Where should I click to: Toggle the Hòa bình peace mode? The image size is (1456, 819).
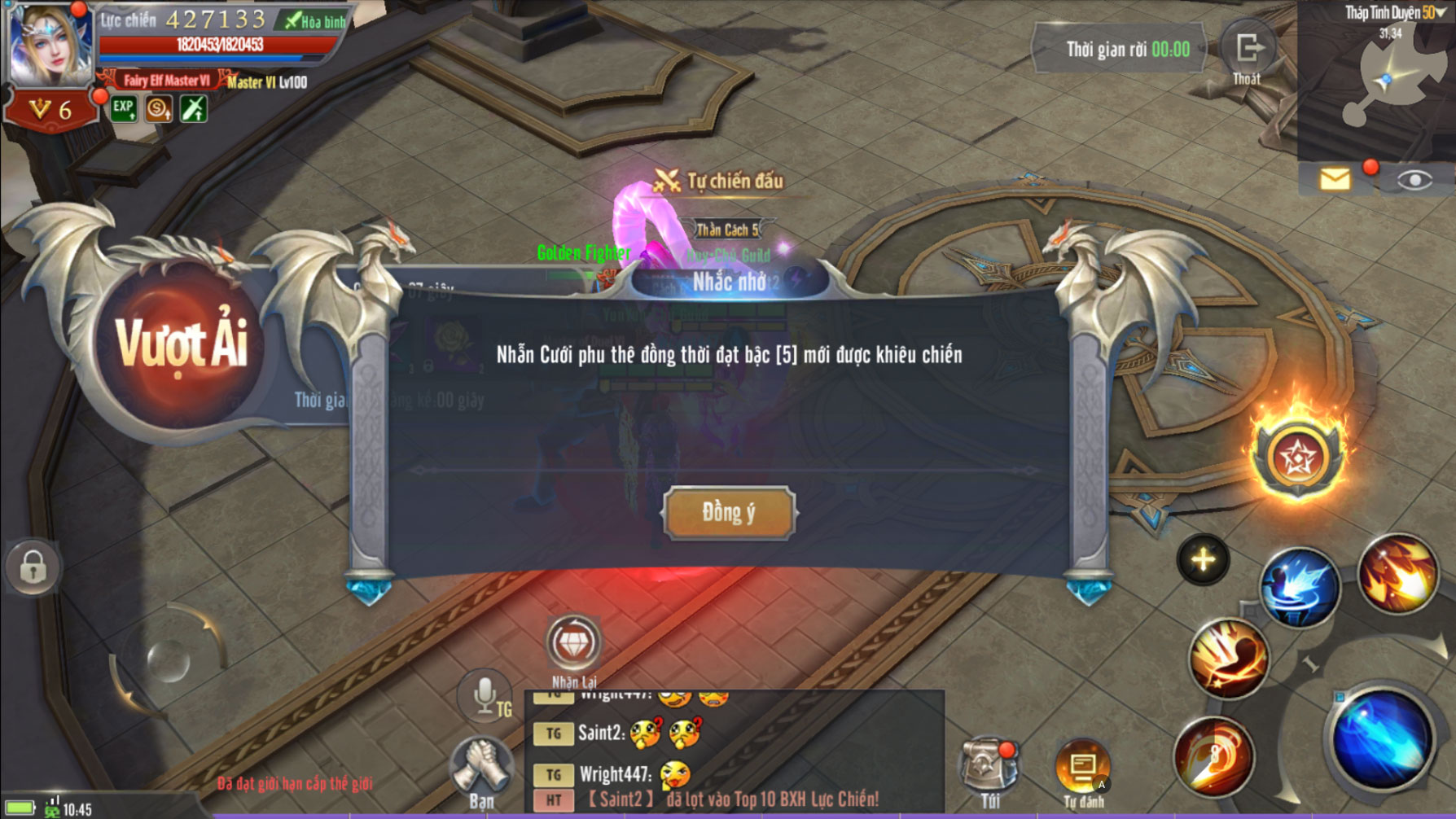tap(314, 21)
